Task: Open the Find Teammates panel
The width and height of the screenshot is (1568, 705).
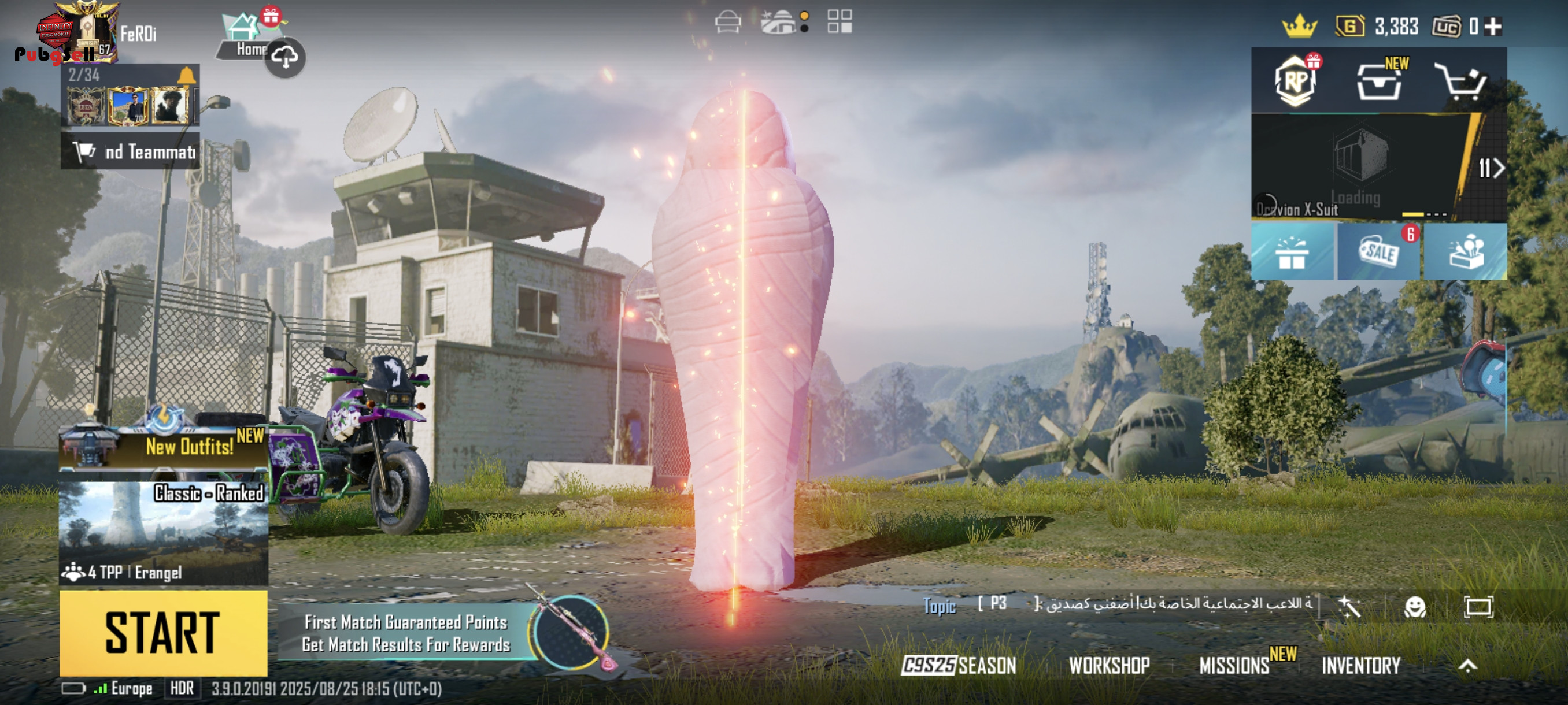Action: tap(130, 151)
